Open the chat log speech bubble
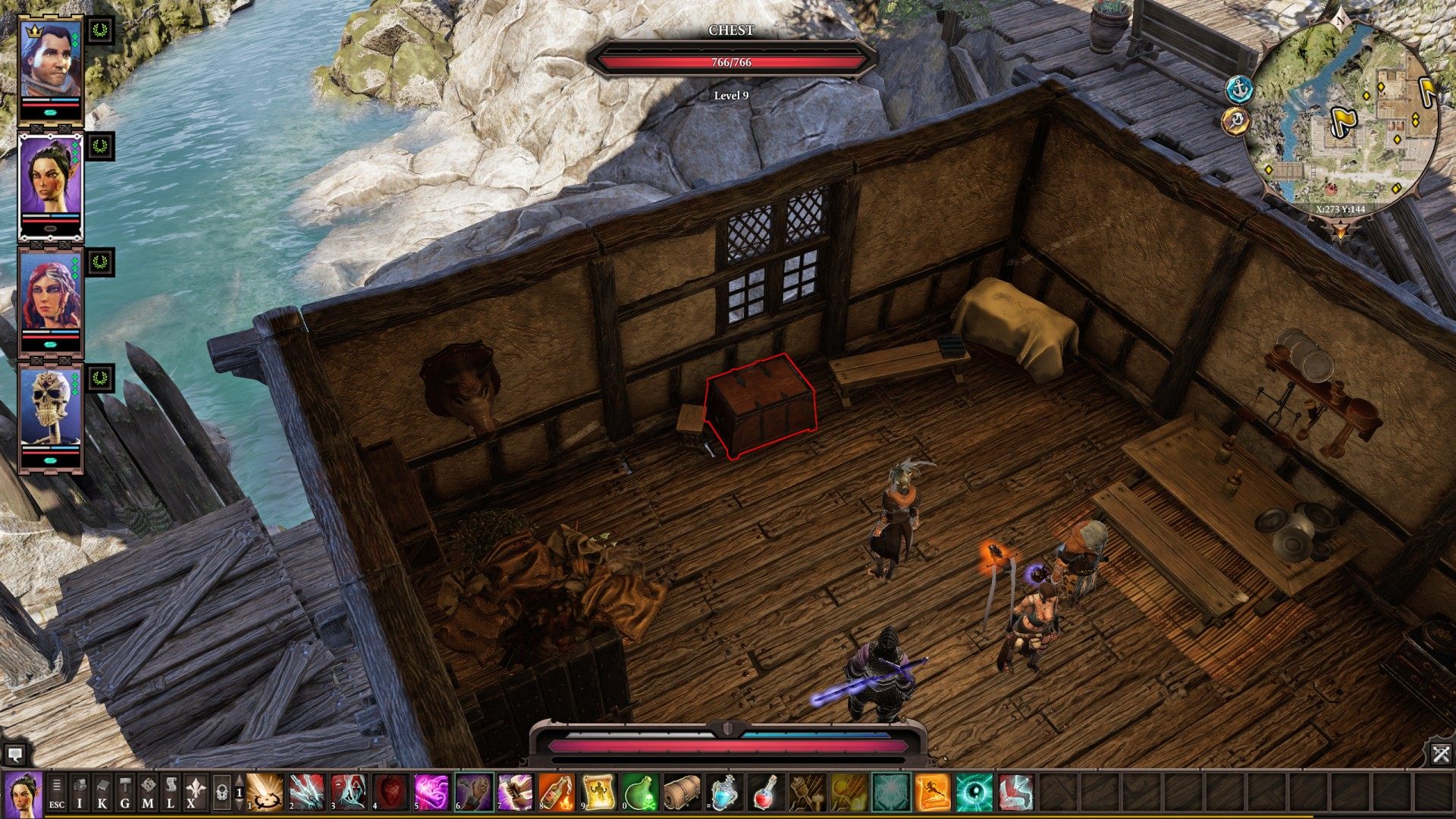The image size is (1456, 819). click(14, 754)
